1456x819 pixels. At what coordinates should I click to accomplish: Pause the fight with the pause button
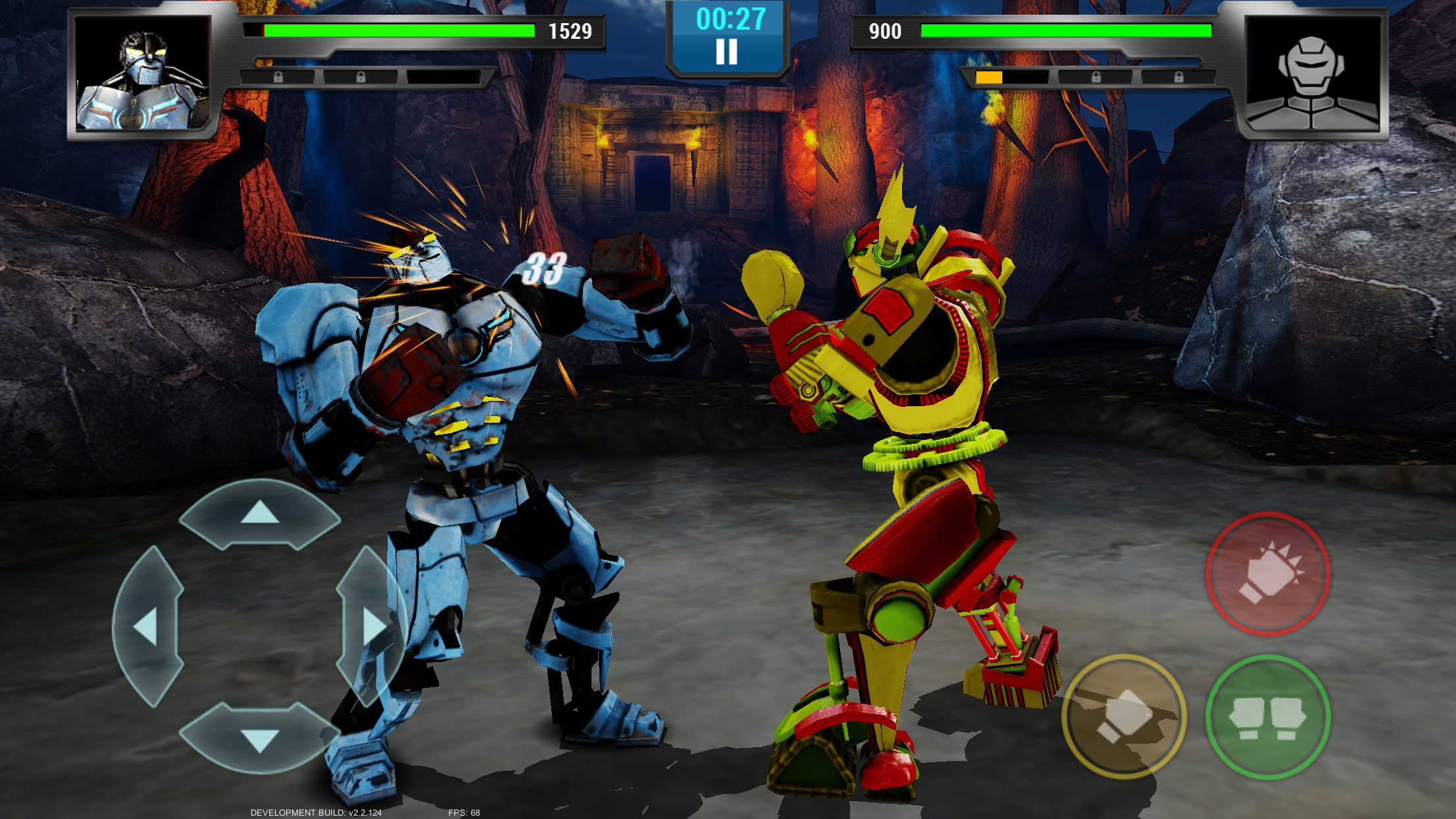(727, 51)
